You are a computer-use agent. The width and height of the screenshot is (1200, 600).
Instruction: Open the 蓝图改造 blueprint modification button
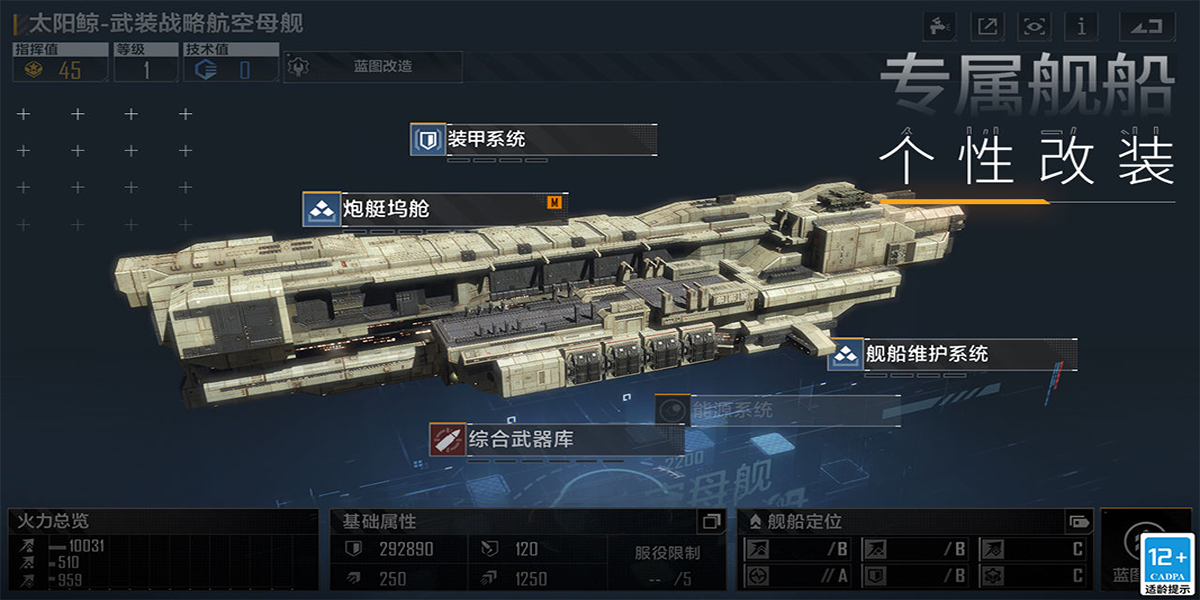[x=372, y=67]
